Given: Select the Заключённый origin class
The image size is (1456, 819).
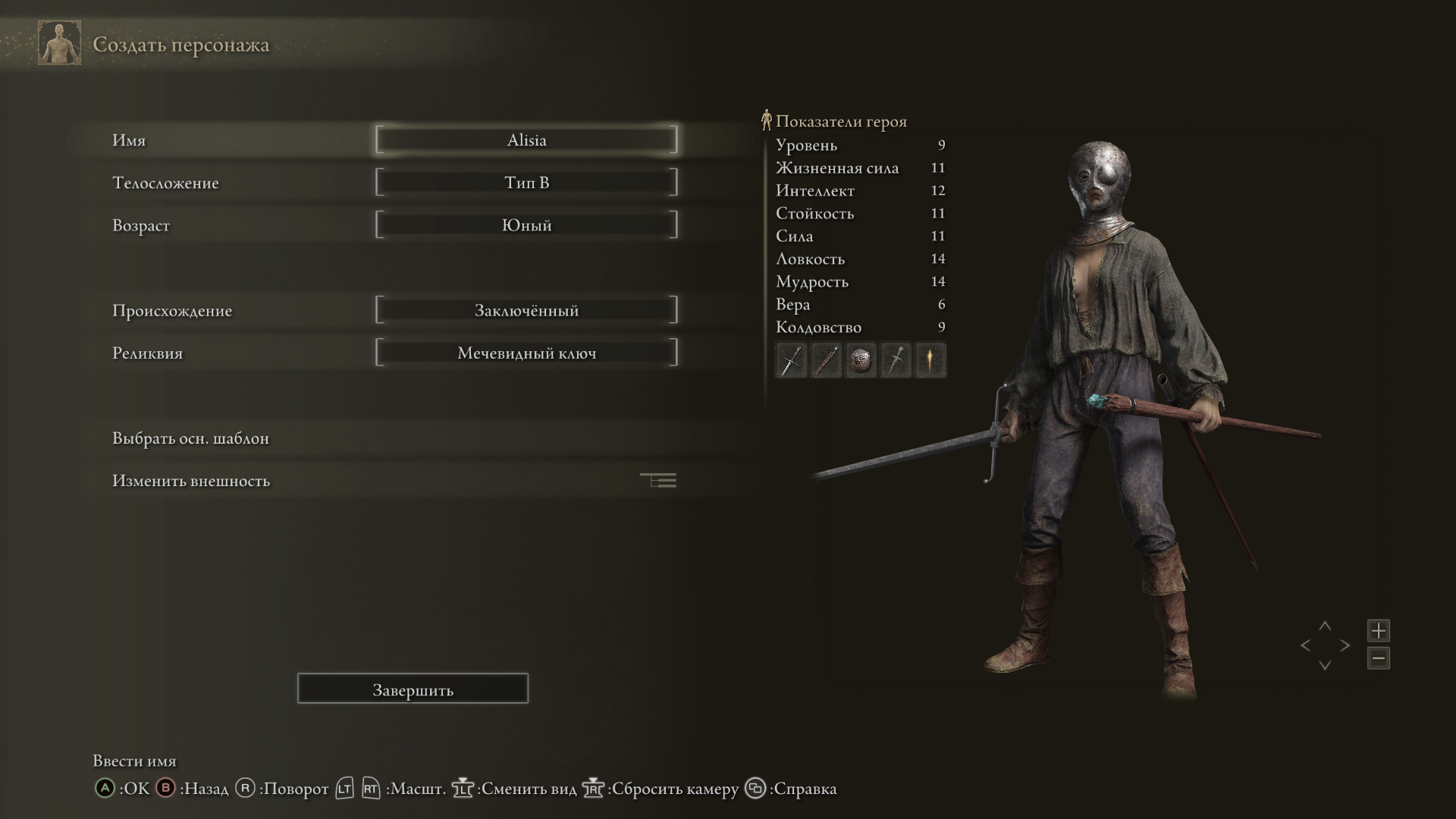Looking at the screenshot, I should click(526, 310).
